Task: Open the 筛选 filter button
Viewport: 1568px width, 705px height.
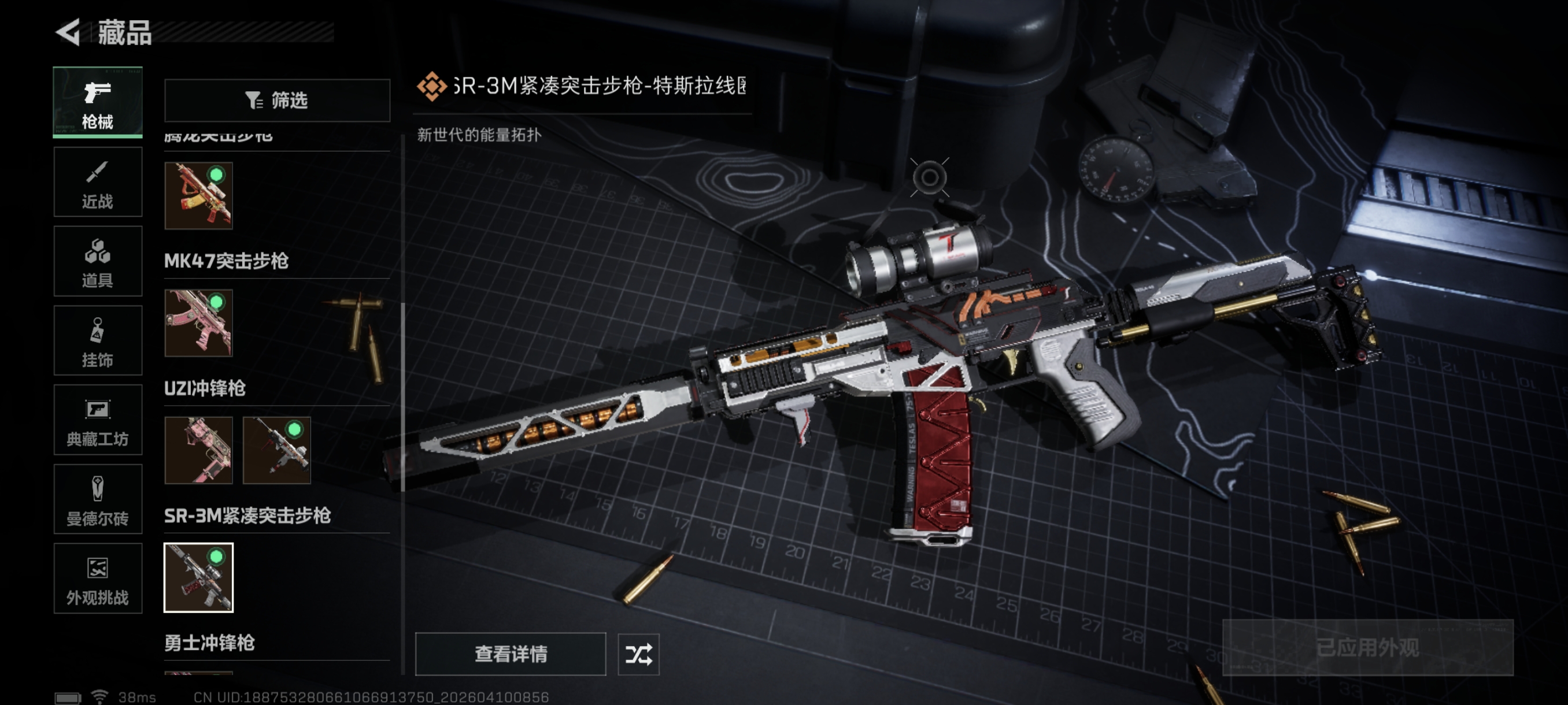Action: (277, 101)
